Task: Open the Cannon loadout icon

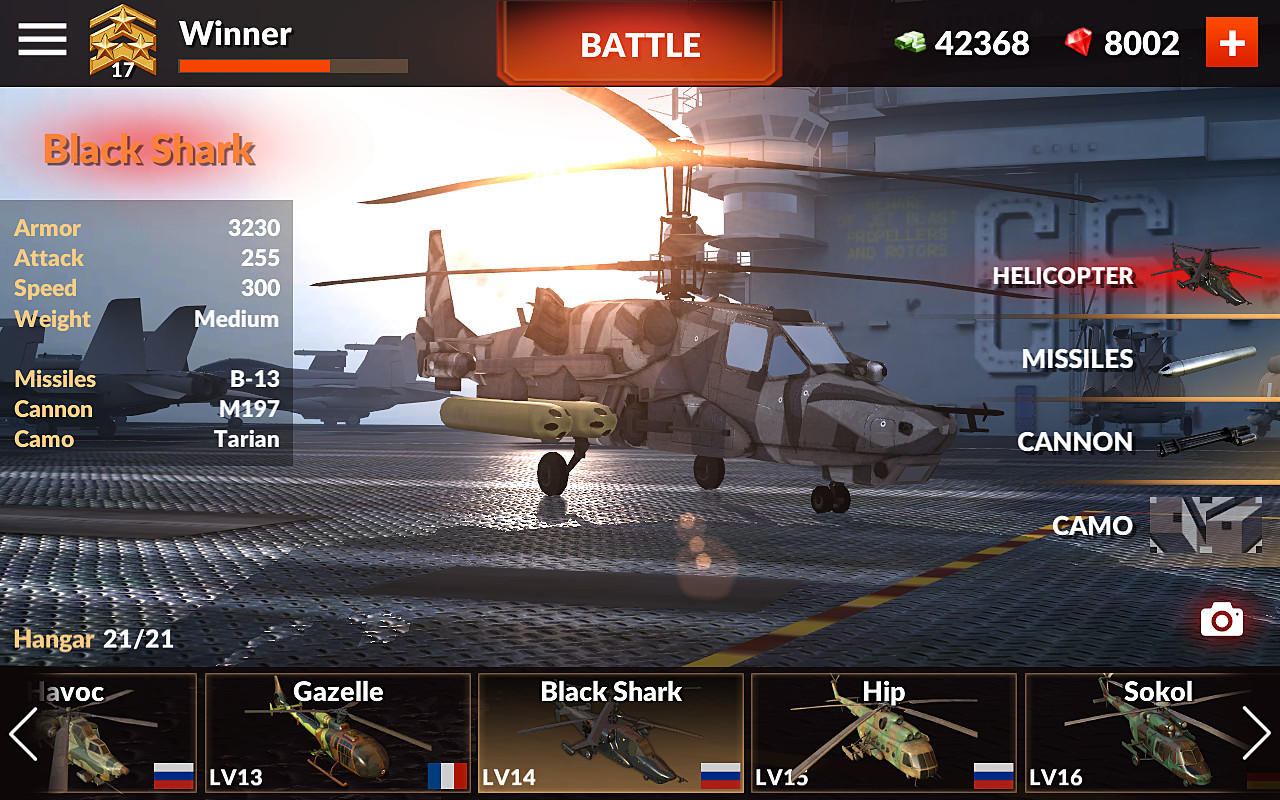Action: click(x=1210, y=440)
